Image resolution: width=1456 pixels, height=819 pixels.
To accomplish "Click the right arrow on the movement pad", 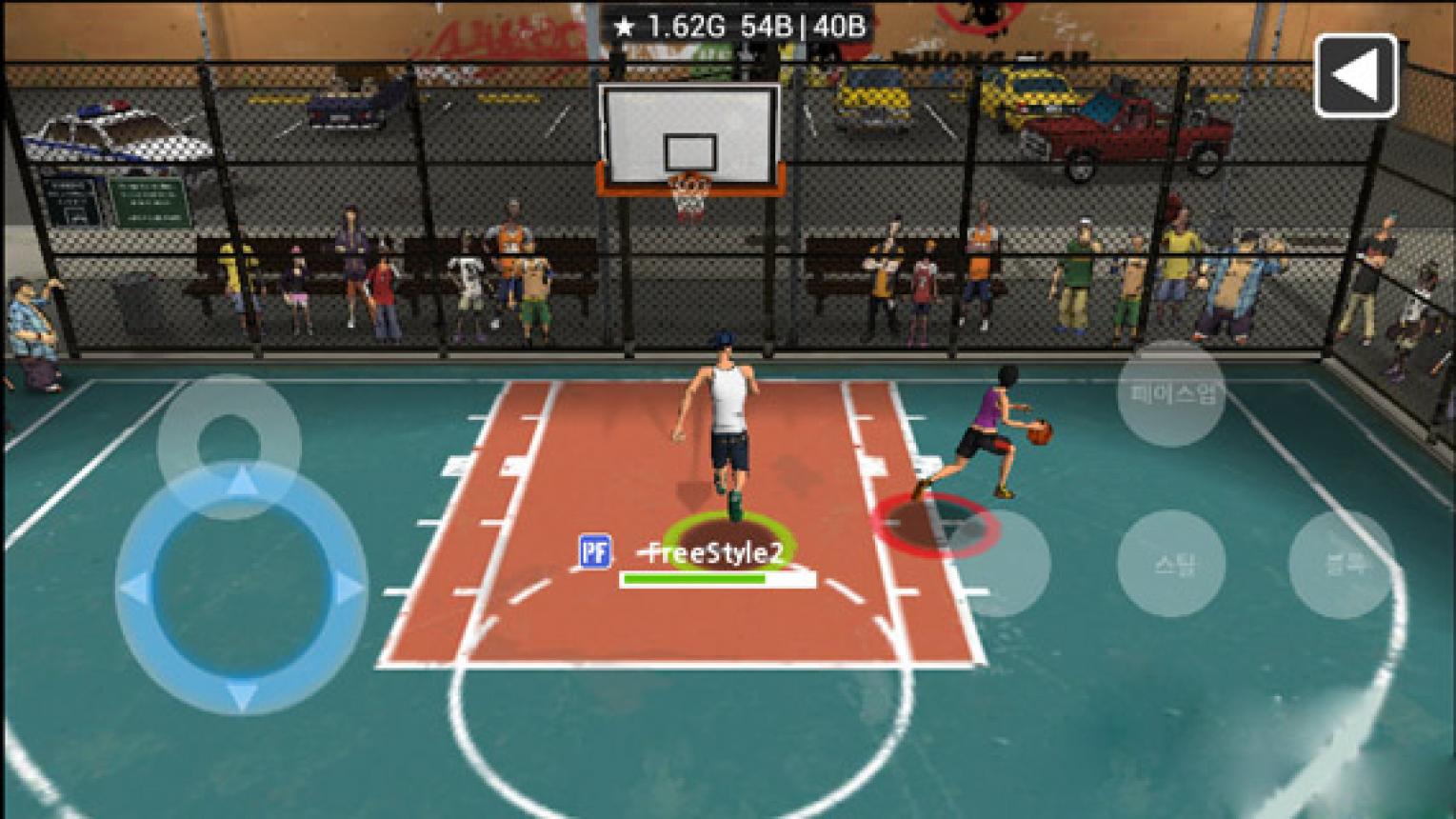I will click(x=348, y=589).
